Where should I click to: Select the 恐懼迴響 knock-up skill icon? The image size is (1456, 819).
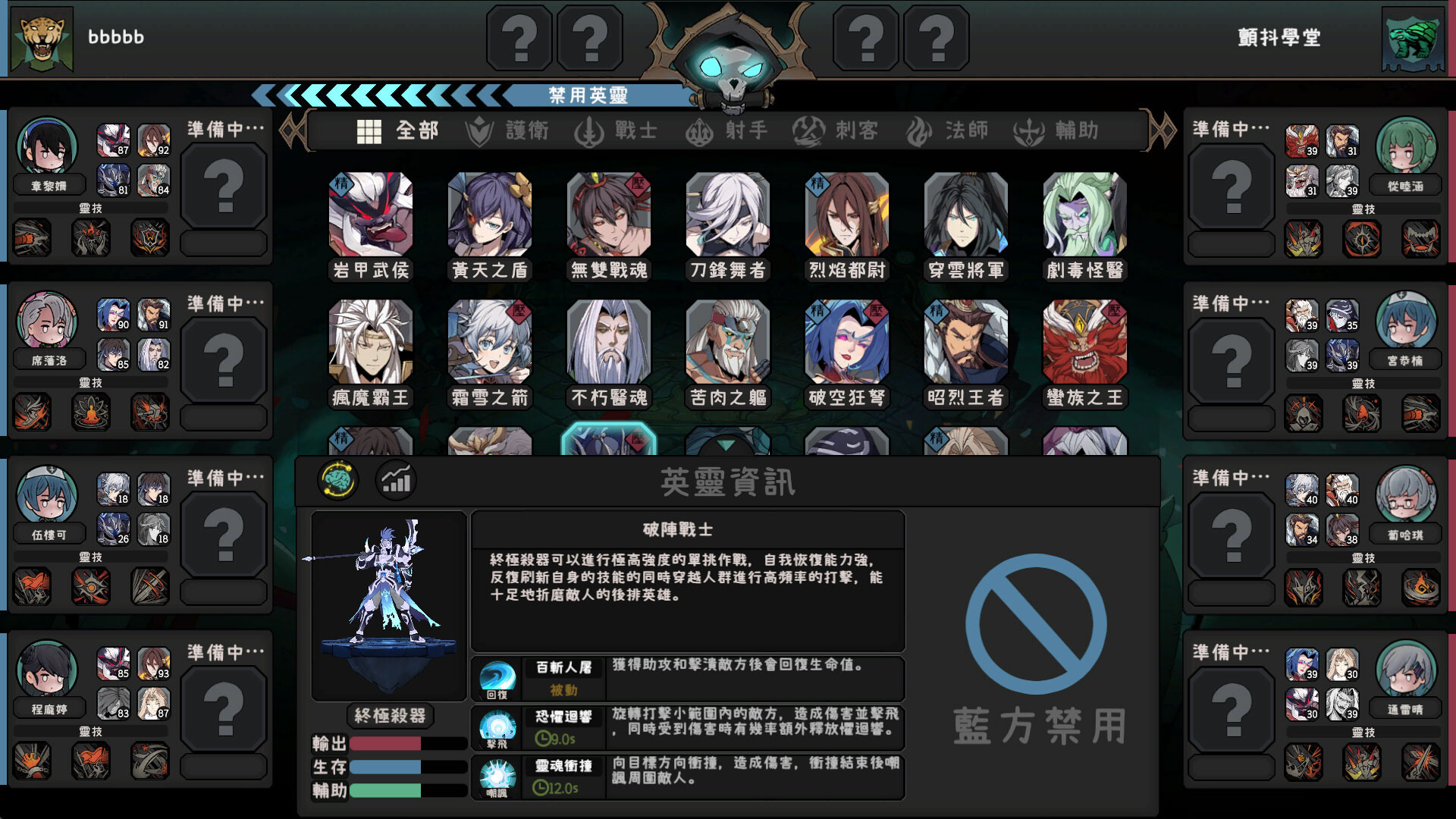tap(498, 727)
